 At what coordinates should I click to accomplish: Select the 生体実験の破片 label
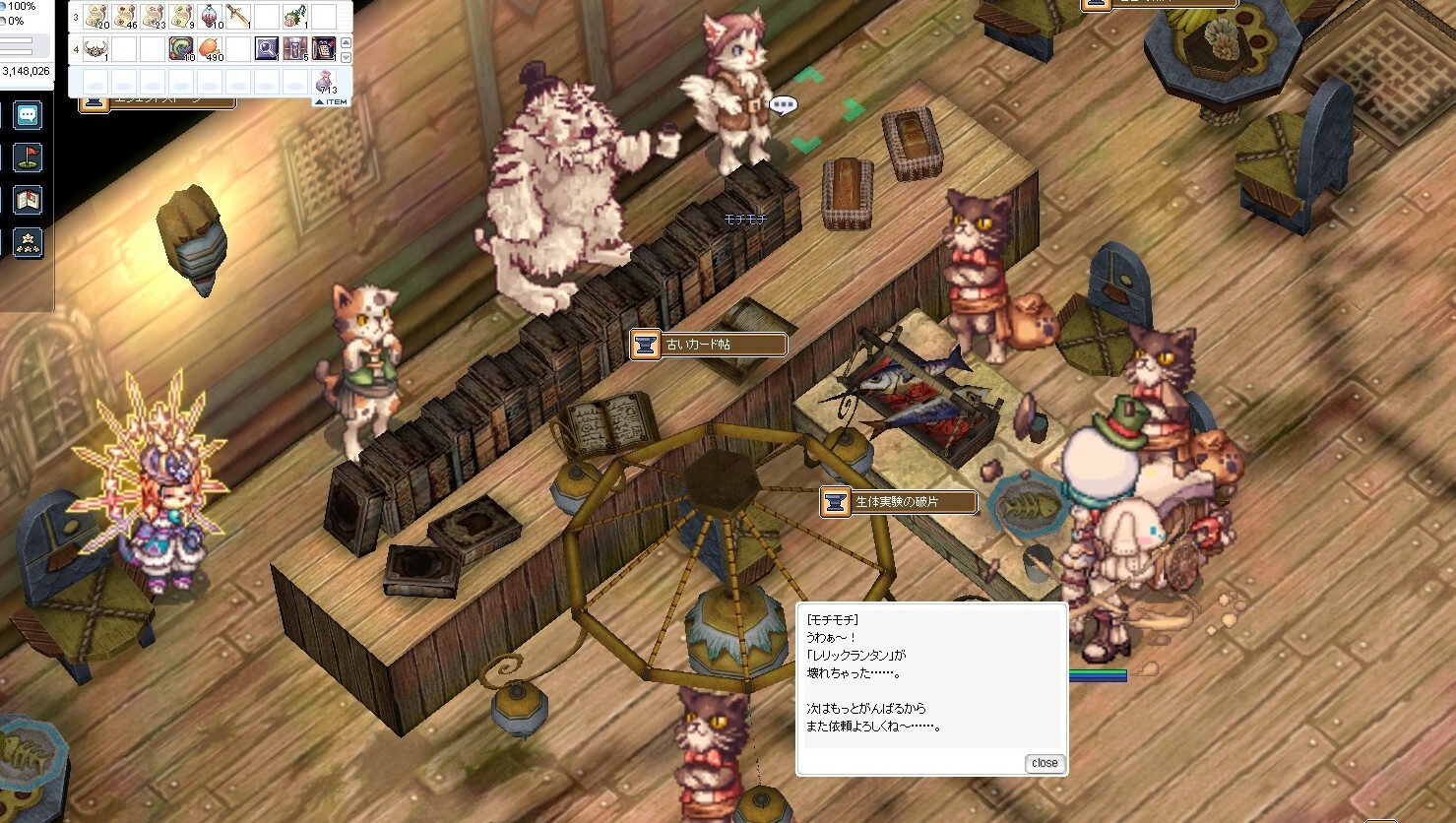900,502
